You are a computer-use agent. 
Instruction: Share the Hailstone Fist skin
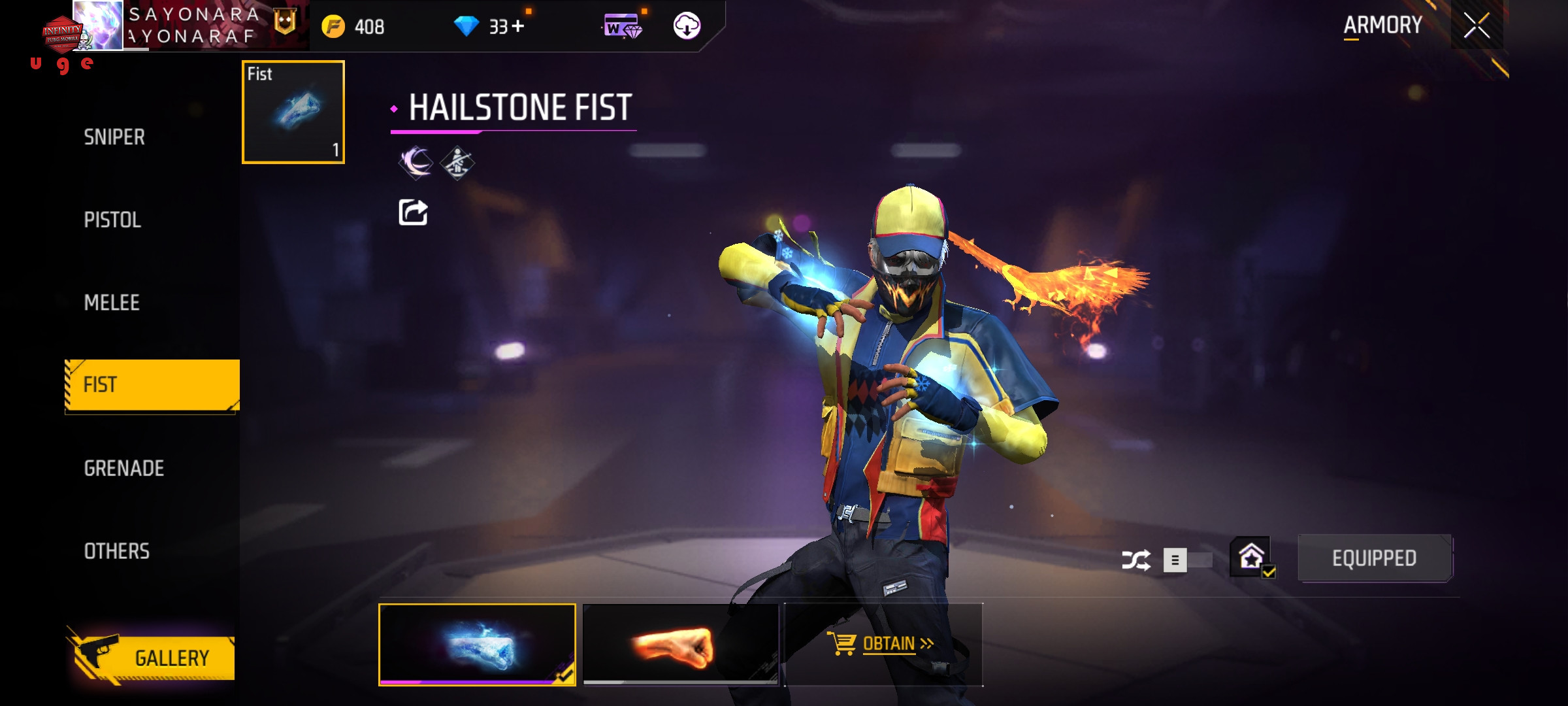point(413,212)
